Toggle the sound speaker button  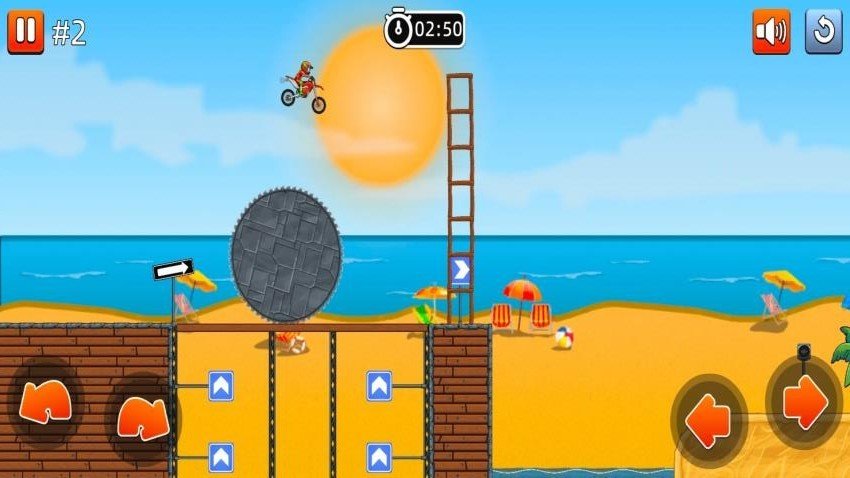tap(771, 31)
